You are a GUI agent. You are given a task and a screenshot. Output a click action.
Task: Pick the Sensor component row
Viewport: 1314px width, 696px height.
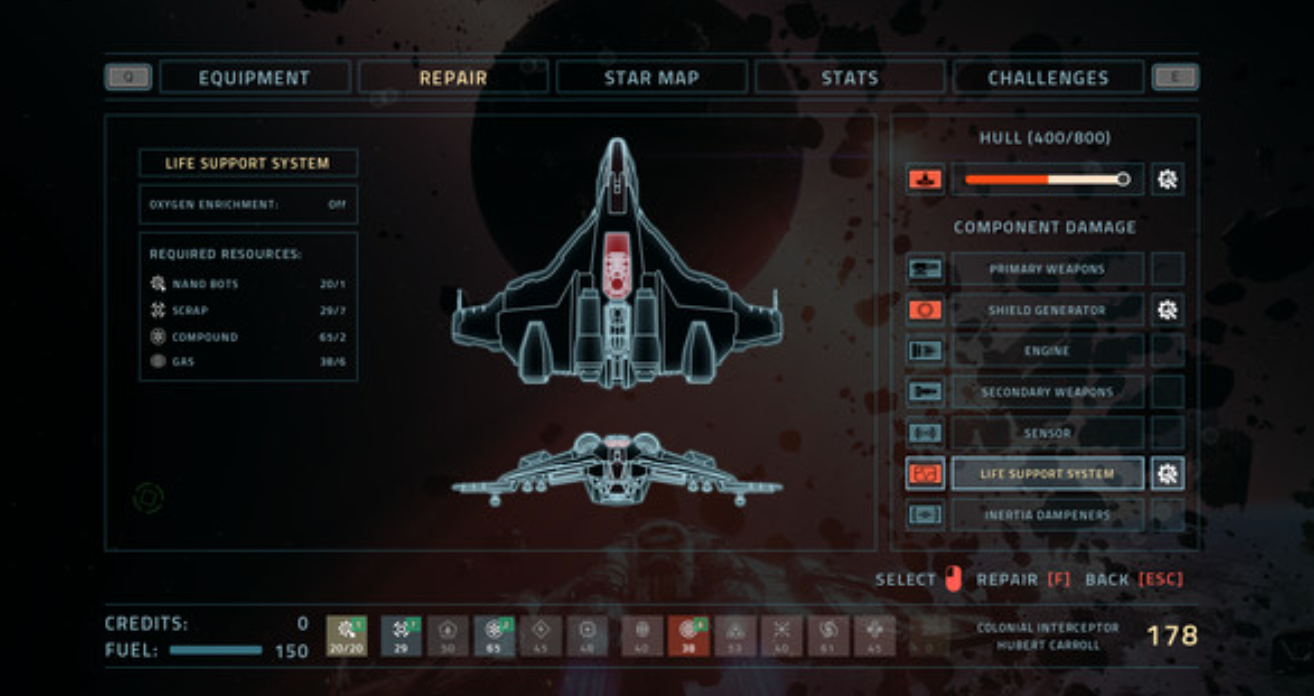[x=1047, y=433]
